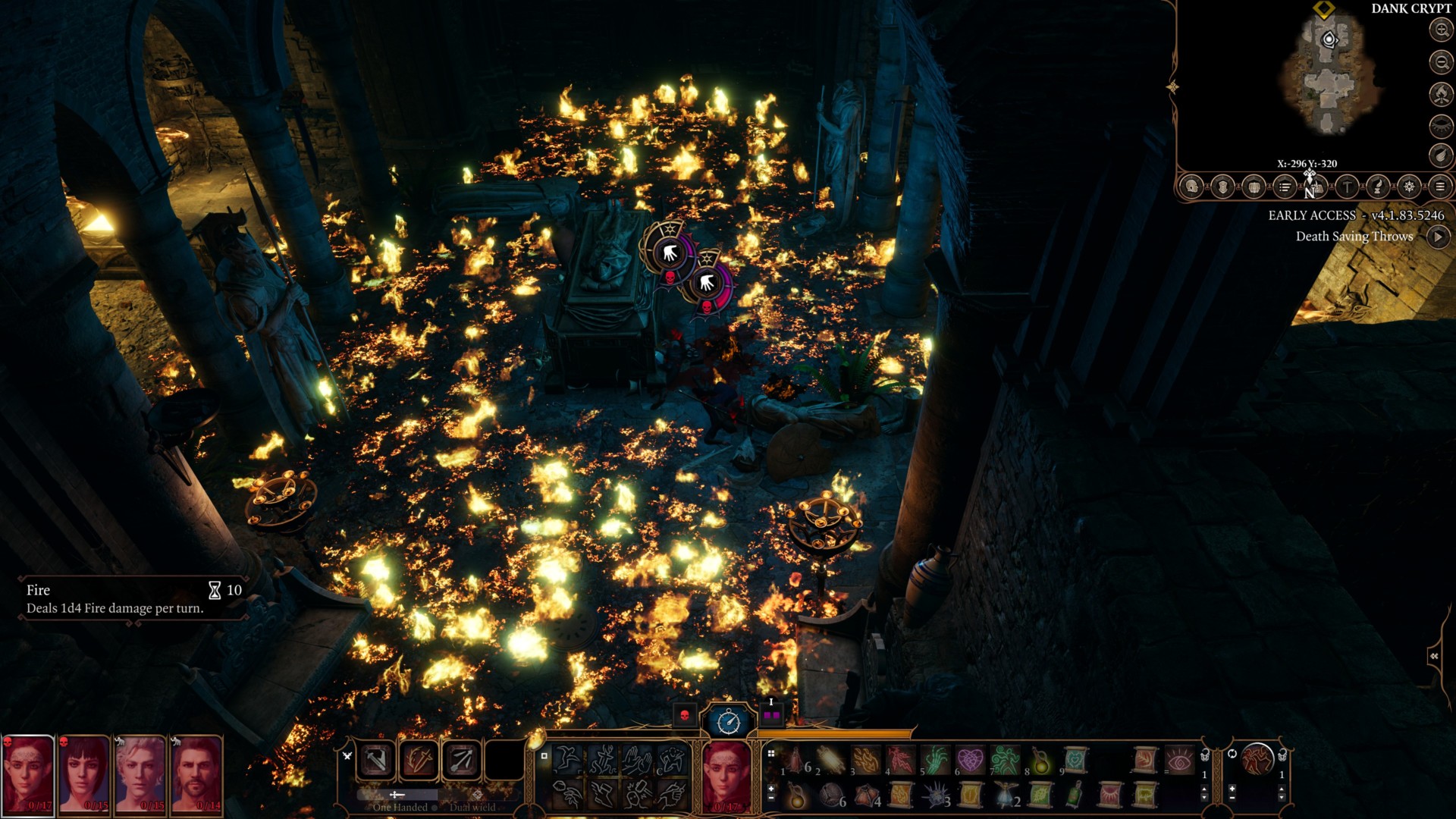
Task: Click the minimap of the crypt
Action: 1329,76
